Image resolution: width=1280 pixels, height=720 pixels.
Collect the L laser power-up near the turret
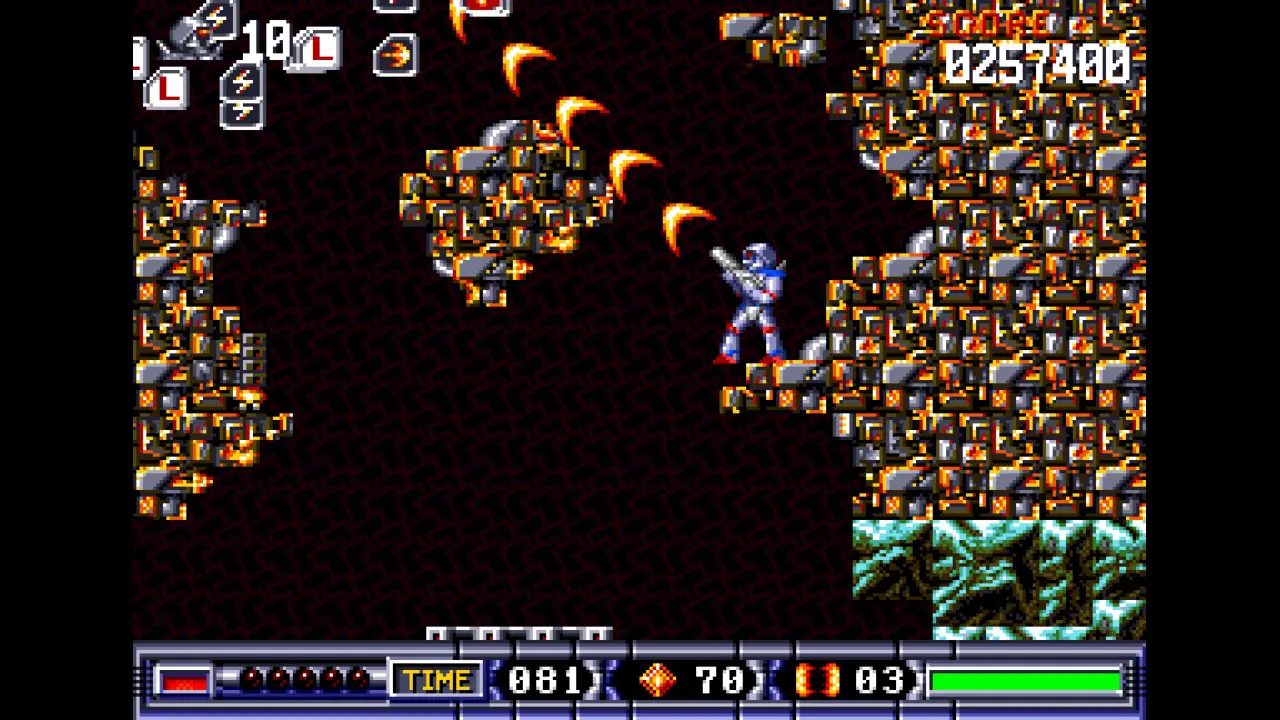pyautogui.click(x=320, y=49)
